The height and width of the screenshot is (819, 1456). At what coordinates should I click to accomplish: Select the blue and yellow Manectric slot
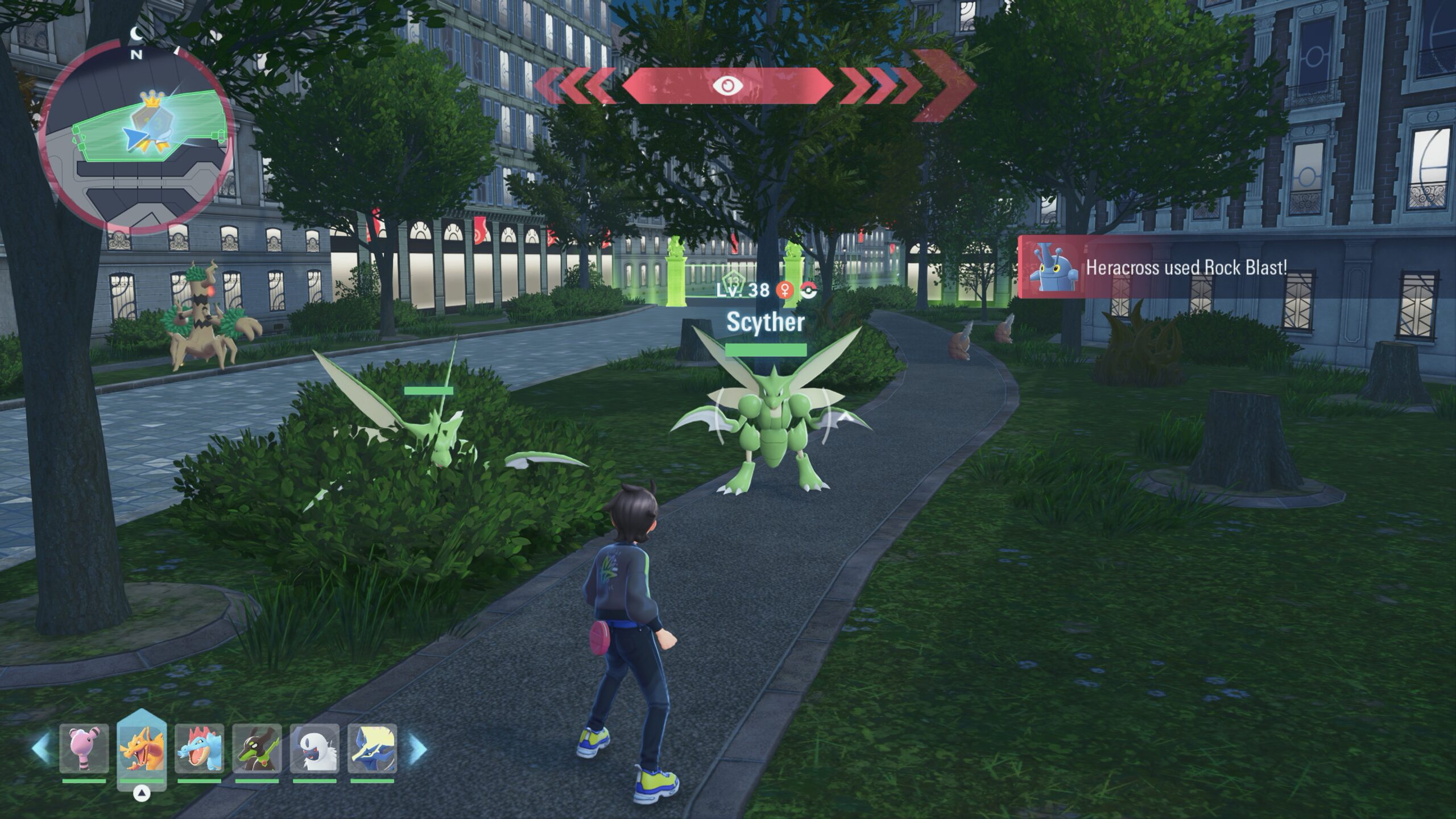(372, 748)
